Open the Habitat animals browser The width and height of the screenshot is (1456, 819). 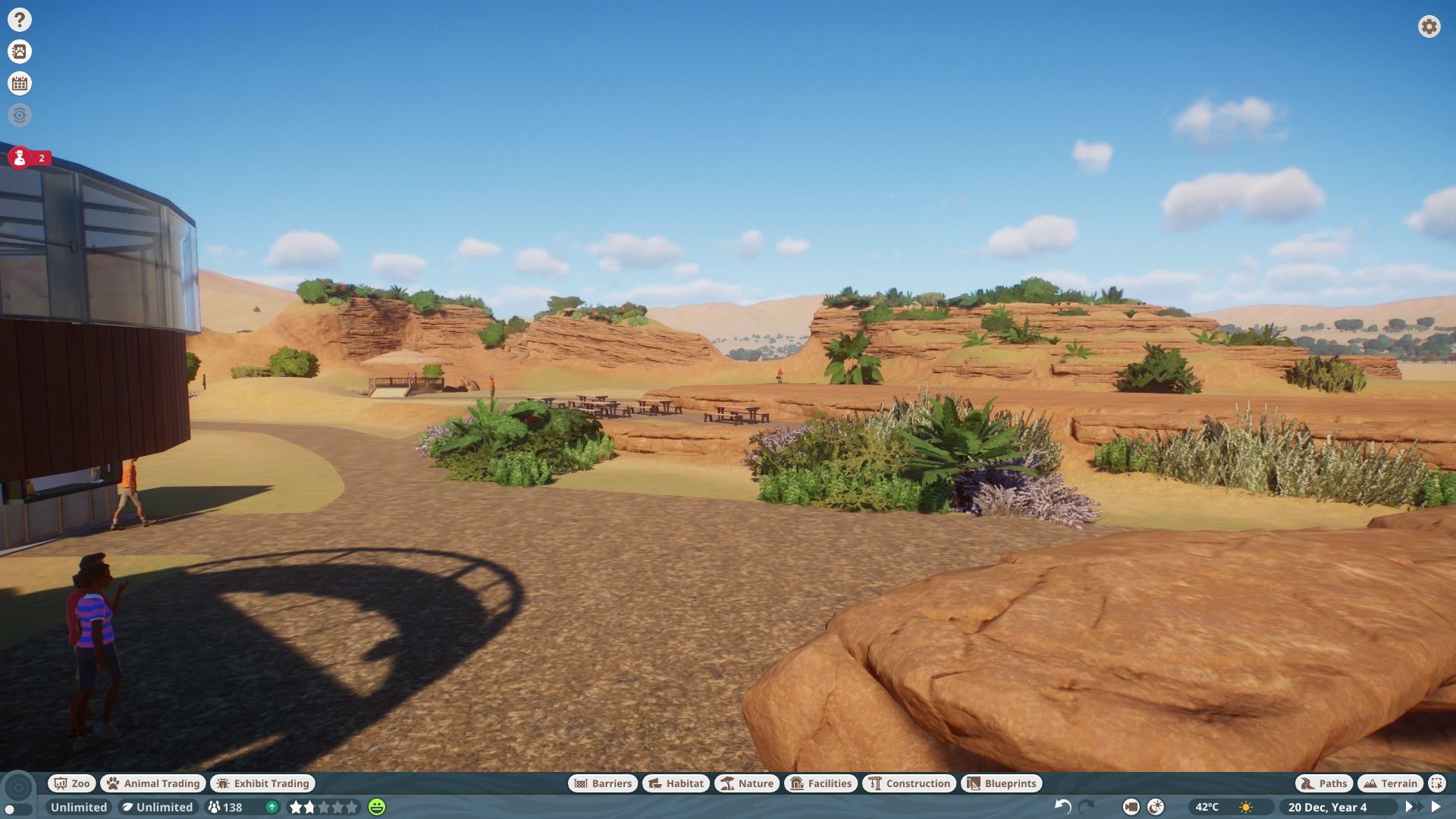pos(674,783)
